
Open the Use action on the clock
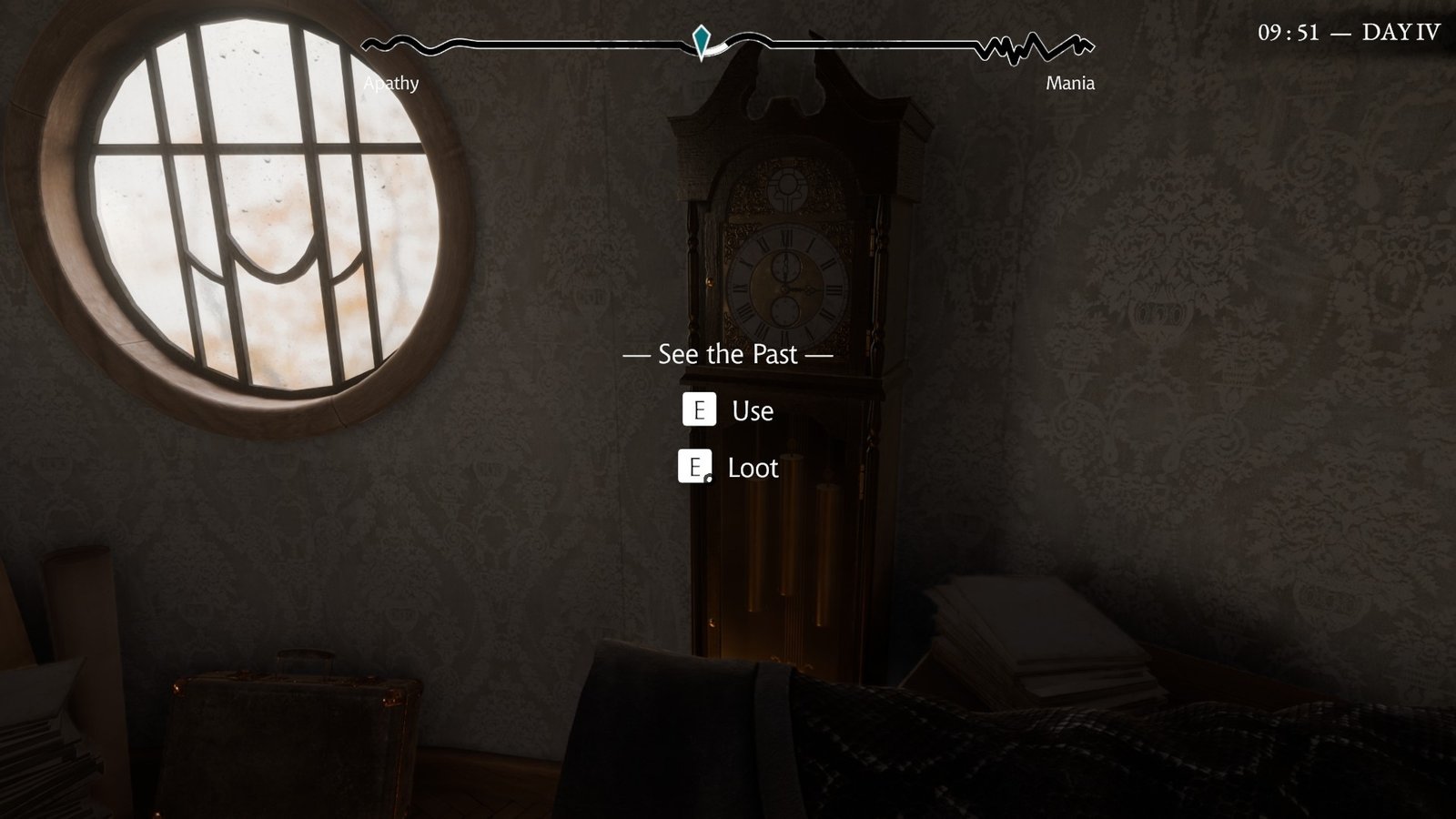(x=752, y=410)
